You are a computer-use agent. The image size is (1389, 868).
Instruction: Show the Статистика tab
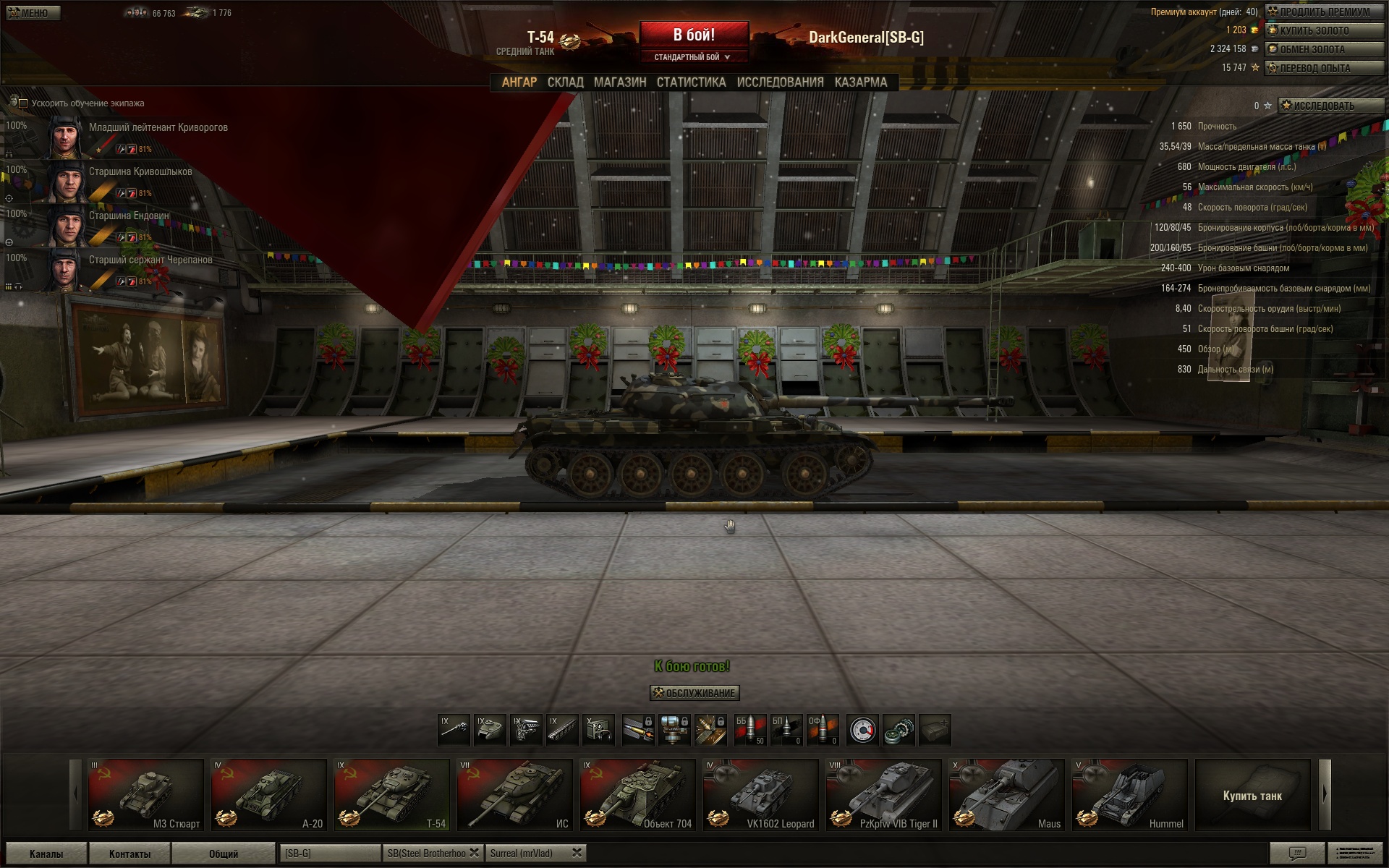(691, 82)
